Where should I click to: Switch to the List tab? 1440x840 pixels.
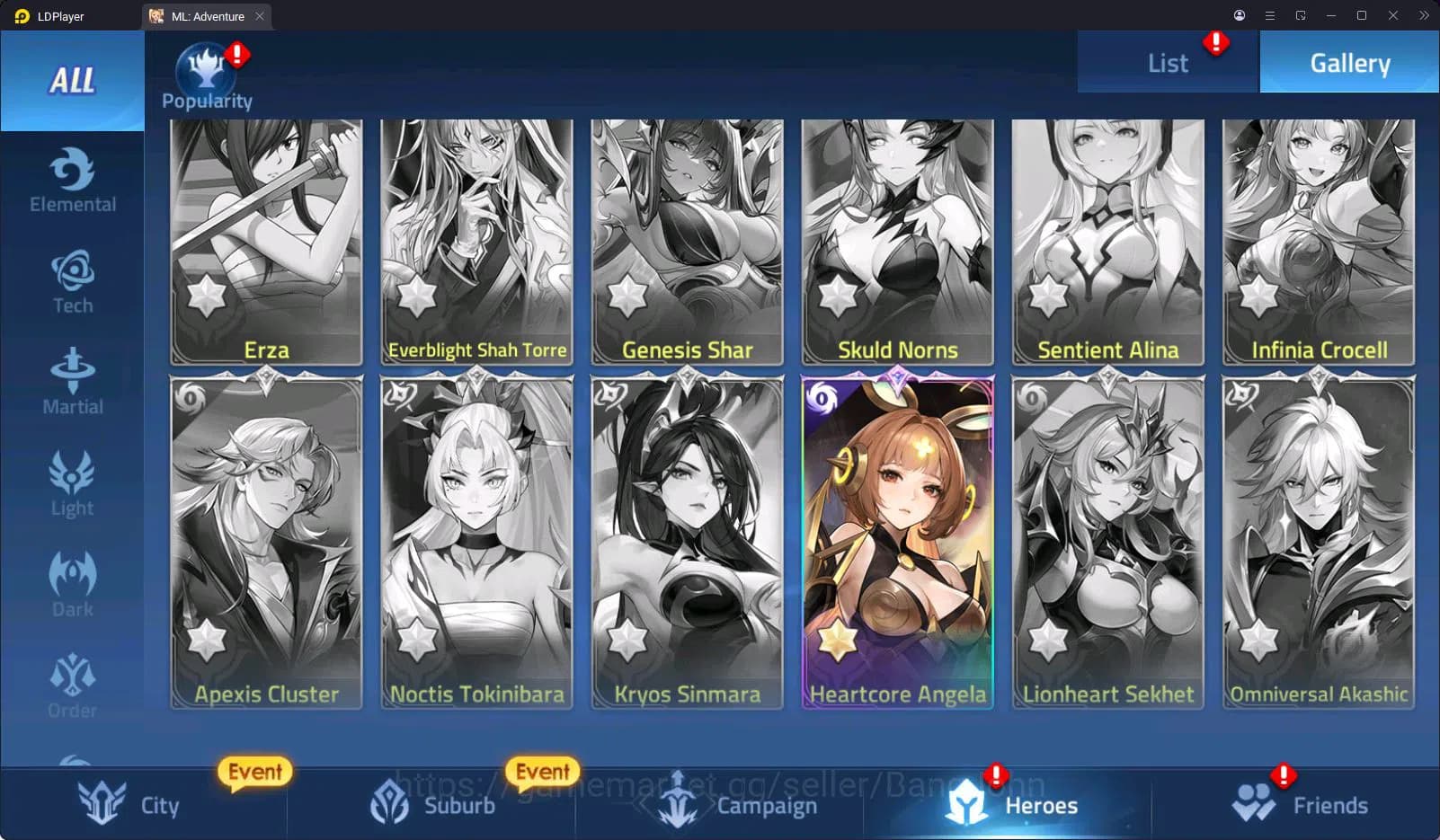click(1167, 62)
